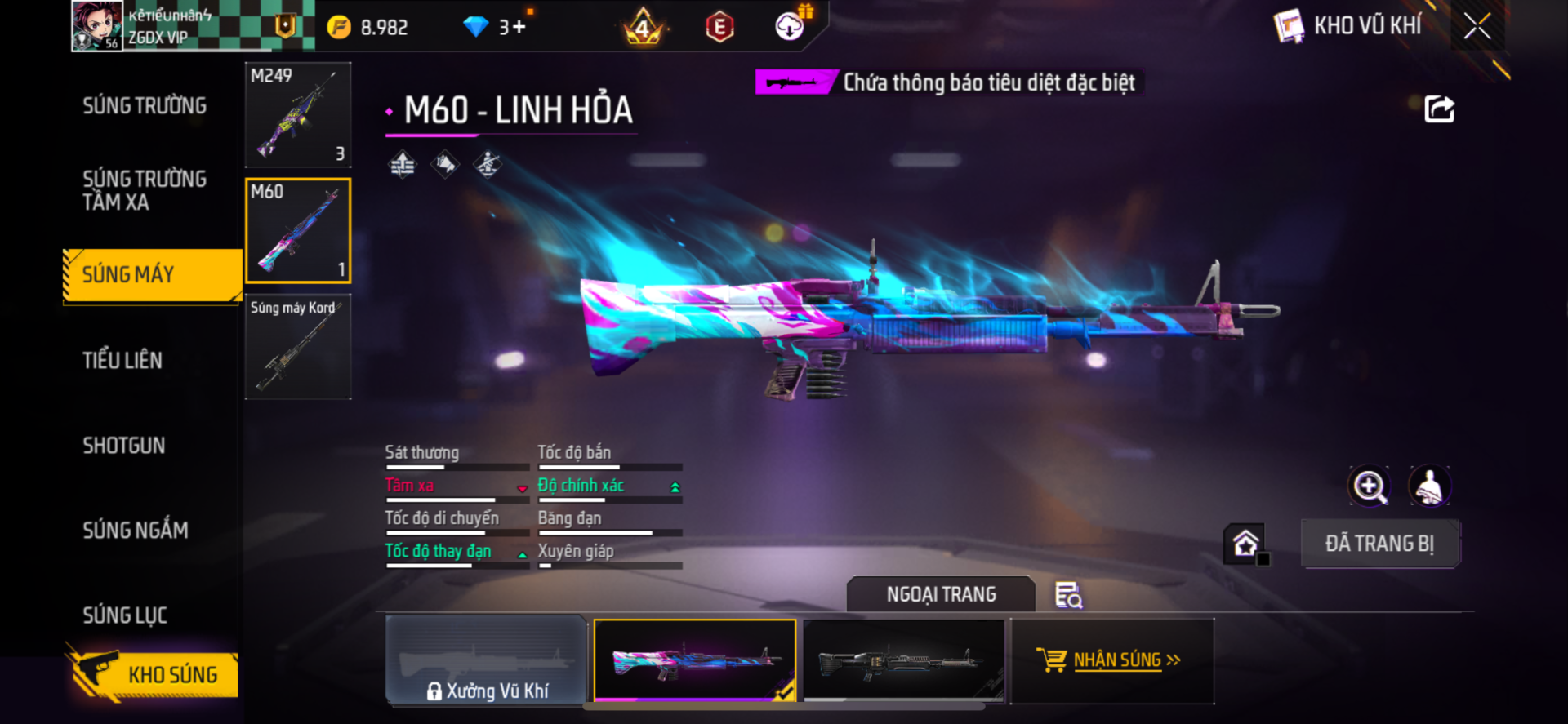This screenshot has height=724, width=1568.
Task: Switch to Súng Trường category
Action: [x=145, y=106]
